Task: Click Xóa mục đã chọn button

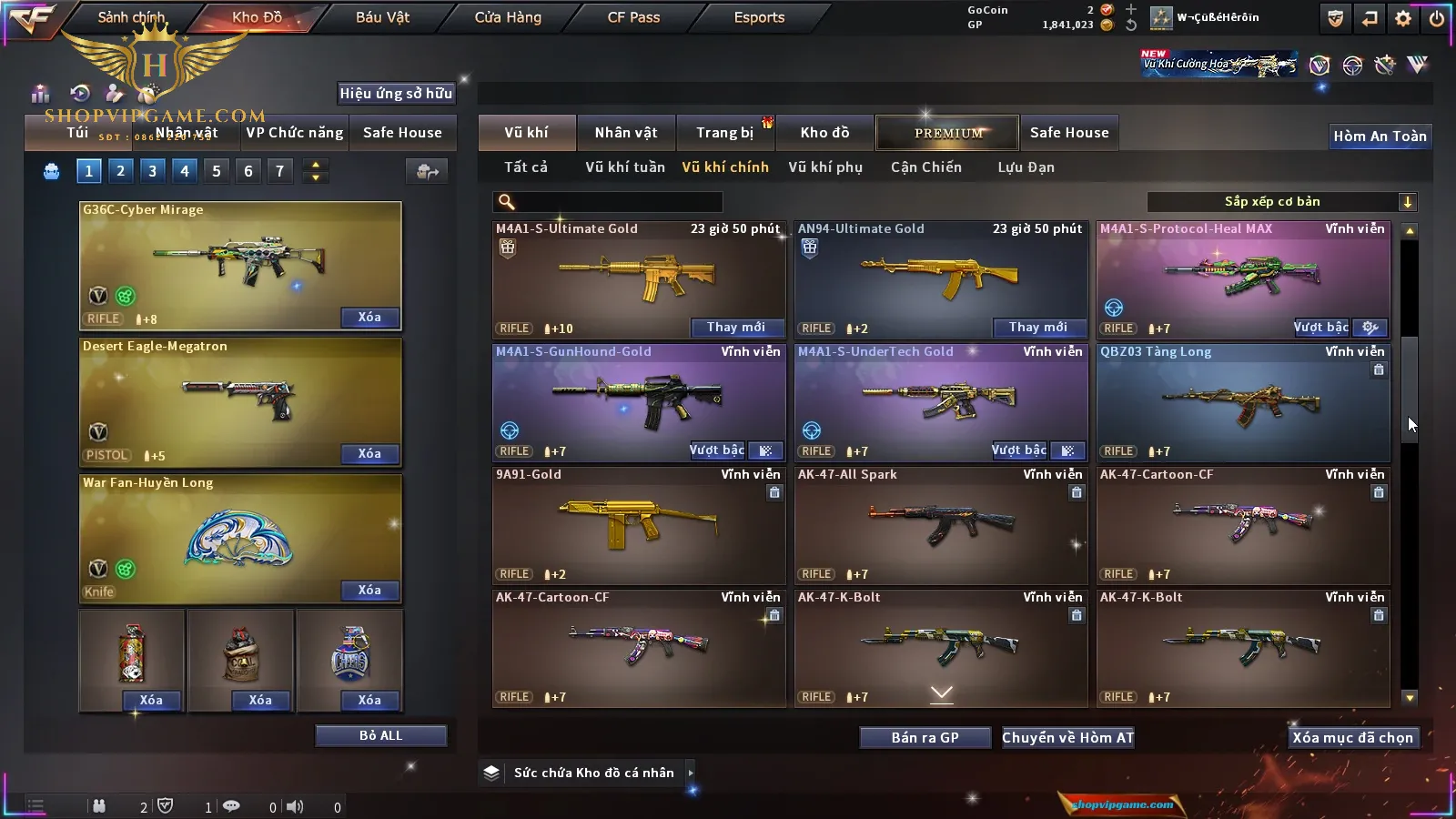Action: click(x=1352, y=738)
